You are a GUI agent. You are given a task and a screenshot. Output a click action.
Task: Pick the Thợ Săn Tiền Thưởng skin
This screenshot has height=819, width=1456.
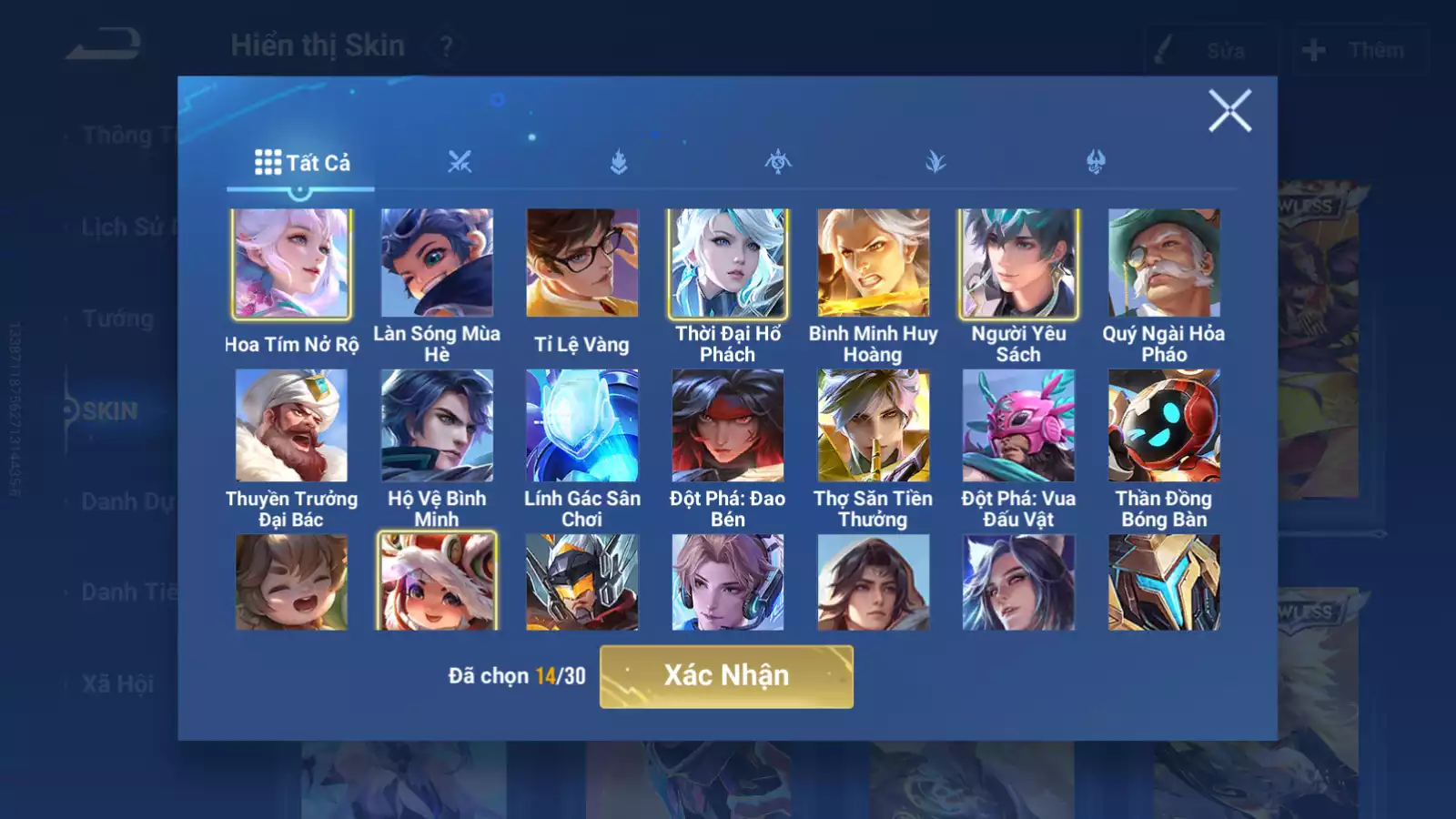873,425
